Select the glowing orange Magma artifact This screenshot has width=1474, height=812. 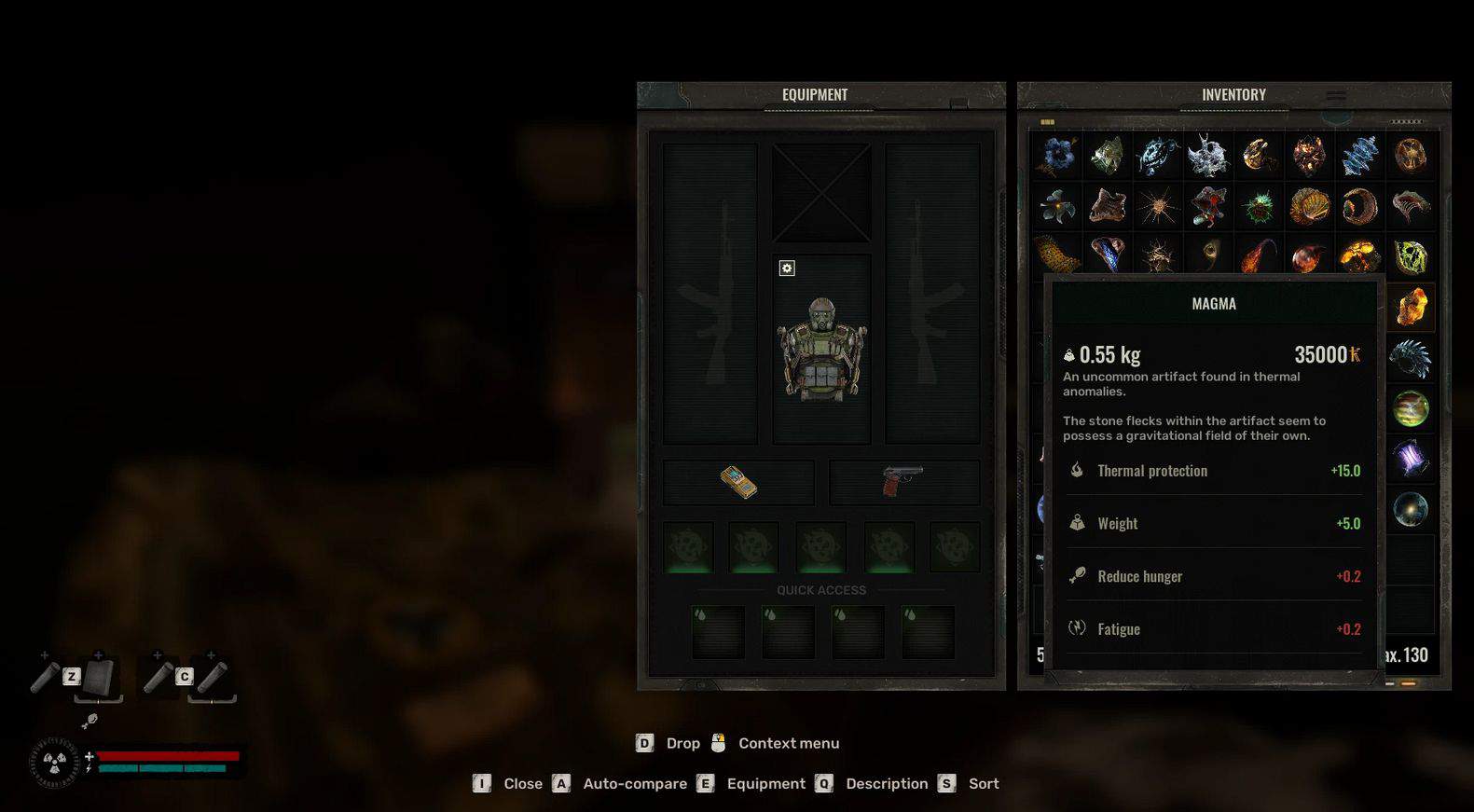(x=1411, y=307)
